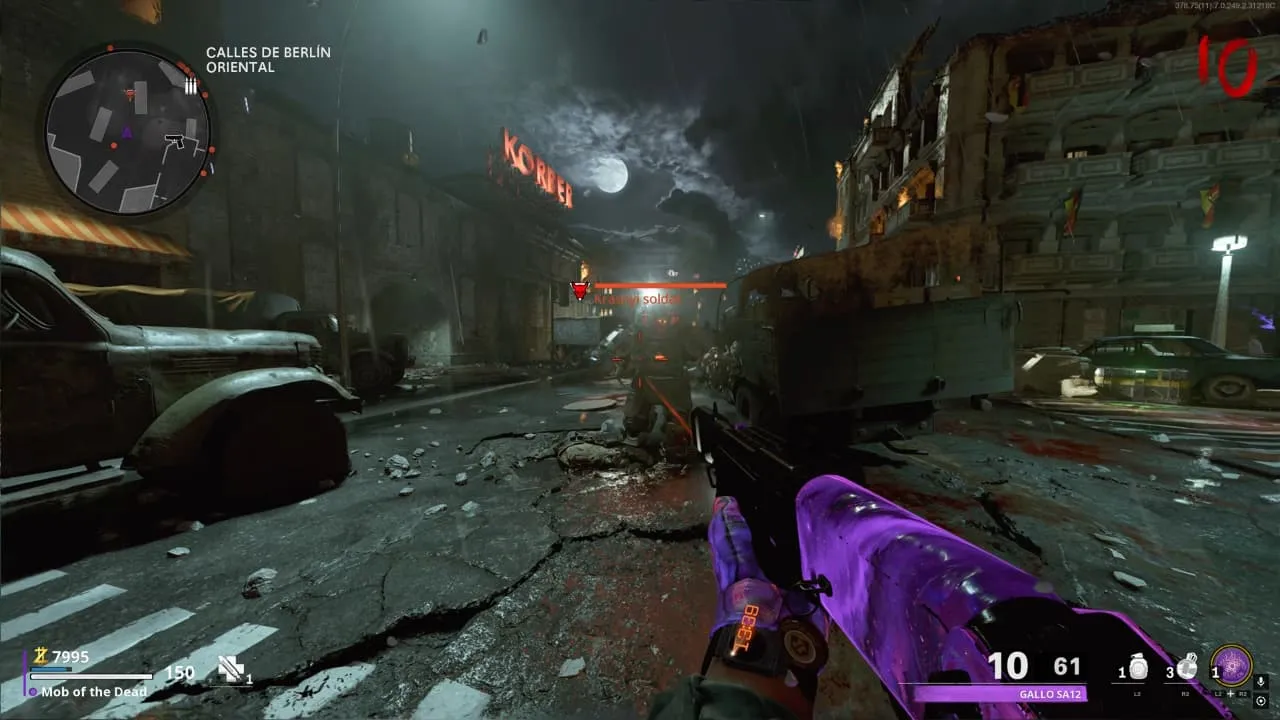Click the ammo bullets marker on minimap
Viewport: 1280px width, 720px height.
pyautogui.click(x=190, y=85)
